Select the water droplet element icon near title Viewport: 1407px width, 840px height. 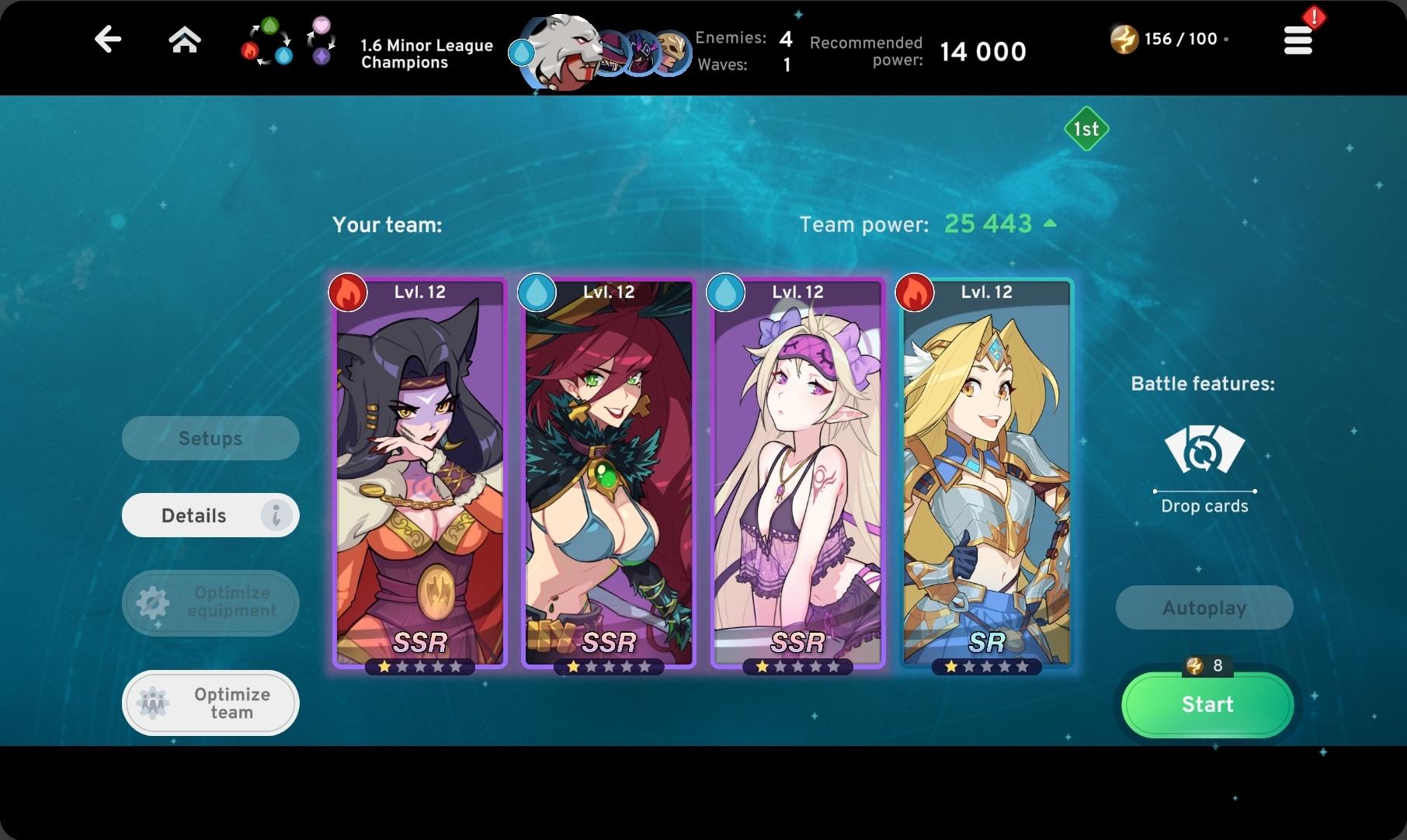pos(520,53)
